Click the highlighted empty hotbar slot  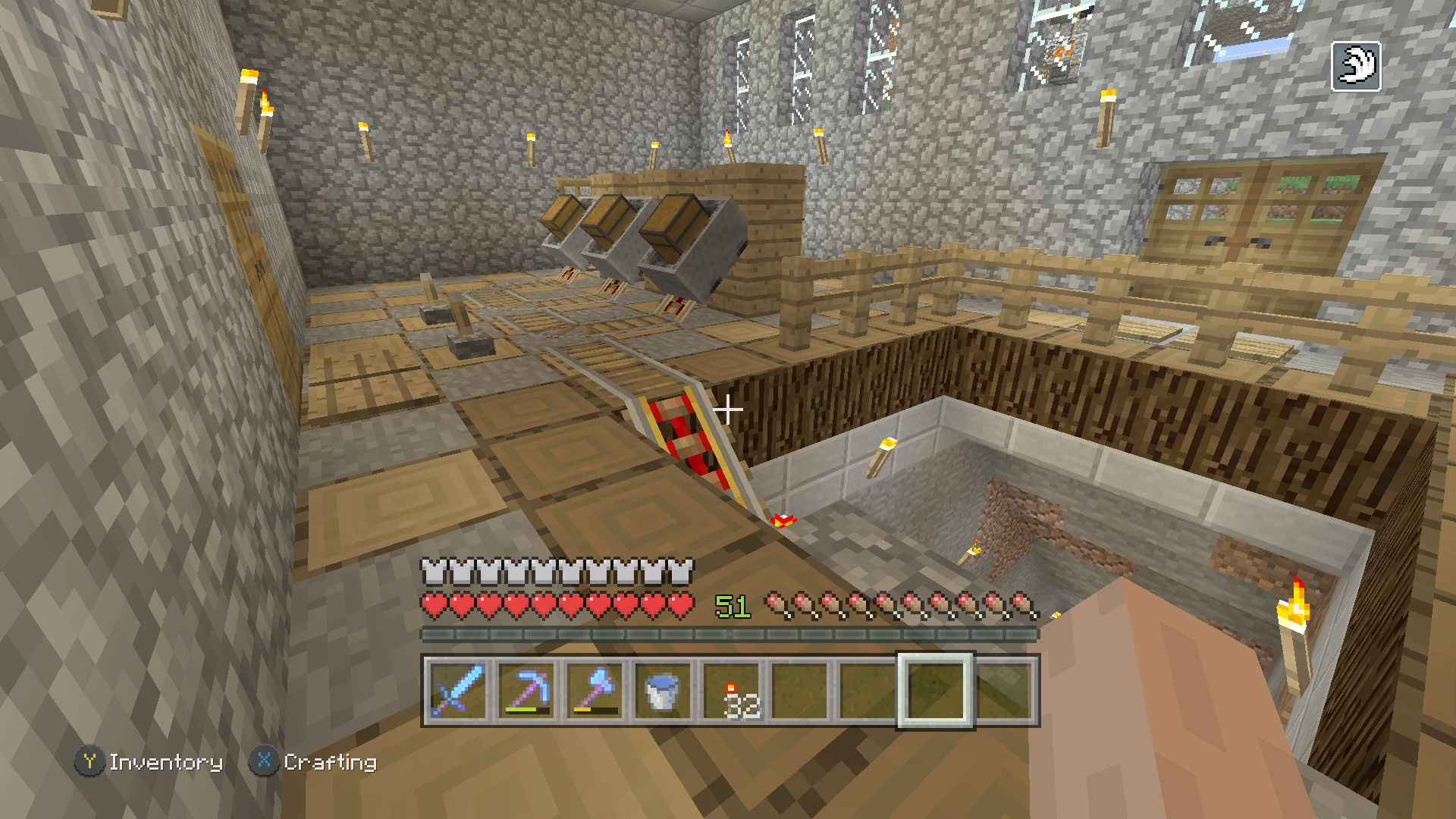click(935, 690)
